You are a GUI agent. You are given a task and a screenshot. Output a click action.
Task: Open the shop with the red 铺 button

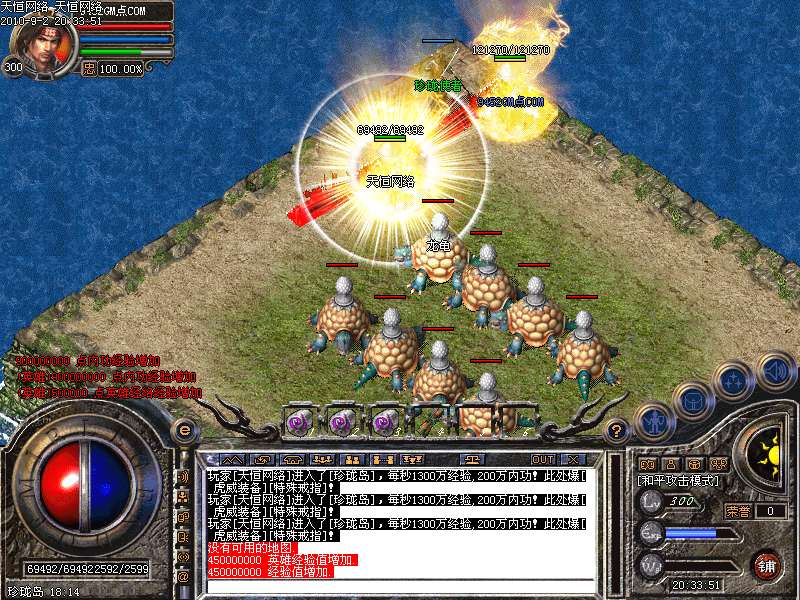767,565
